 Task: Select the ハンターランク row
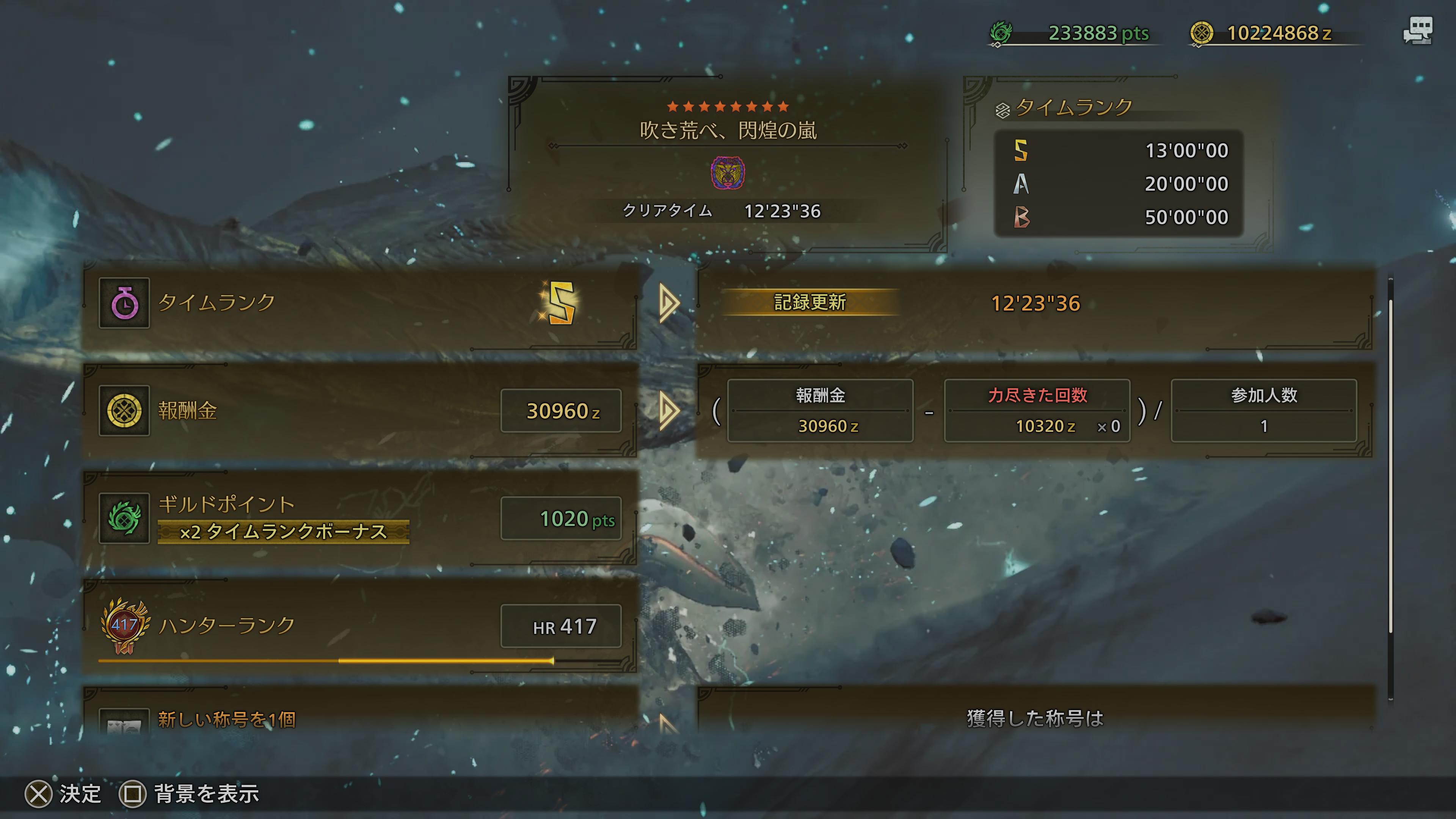point(361,626)
